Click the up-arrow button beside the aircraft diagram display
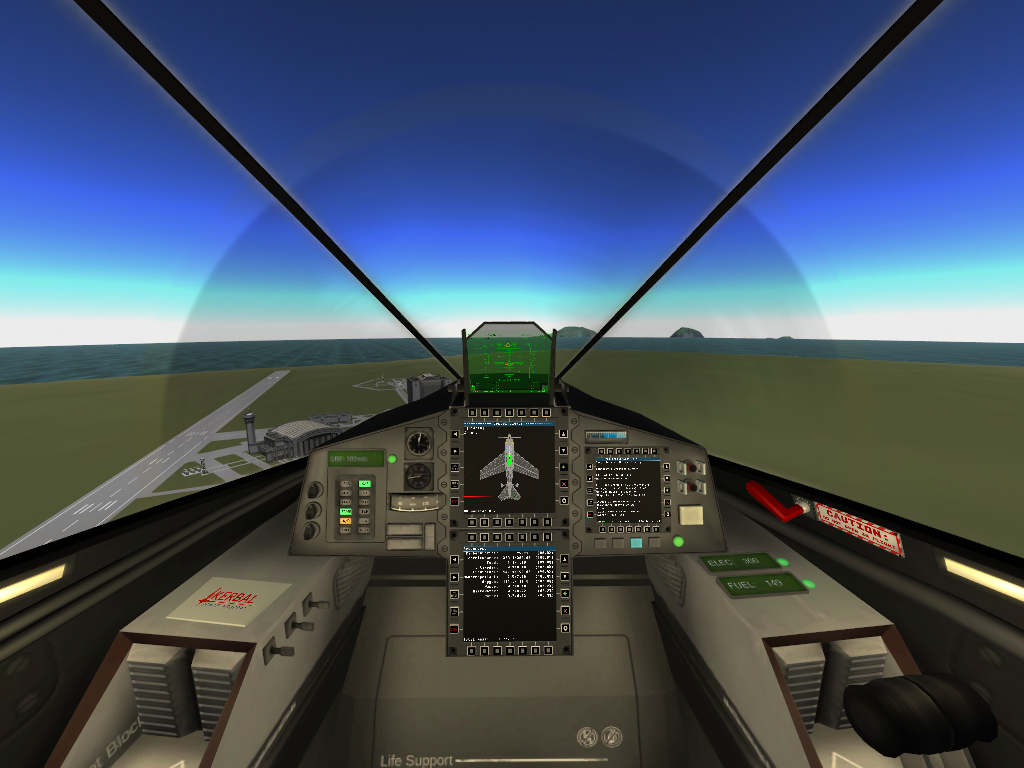The height and width of the screenshot is (768, 1024). [565, 433]
